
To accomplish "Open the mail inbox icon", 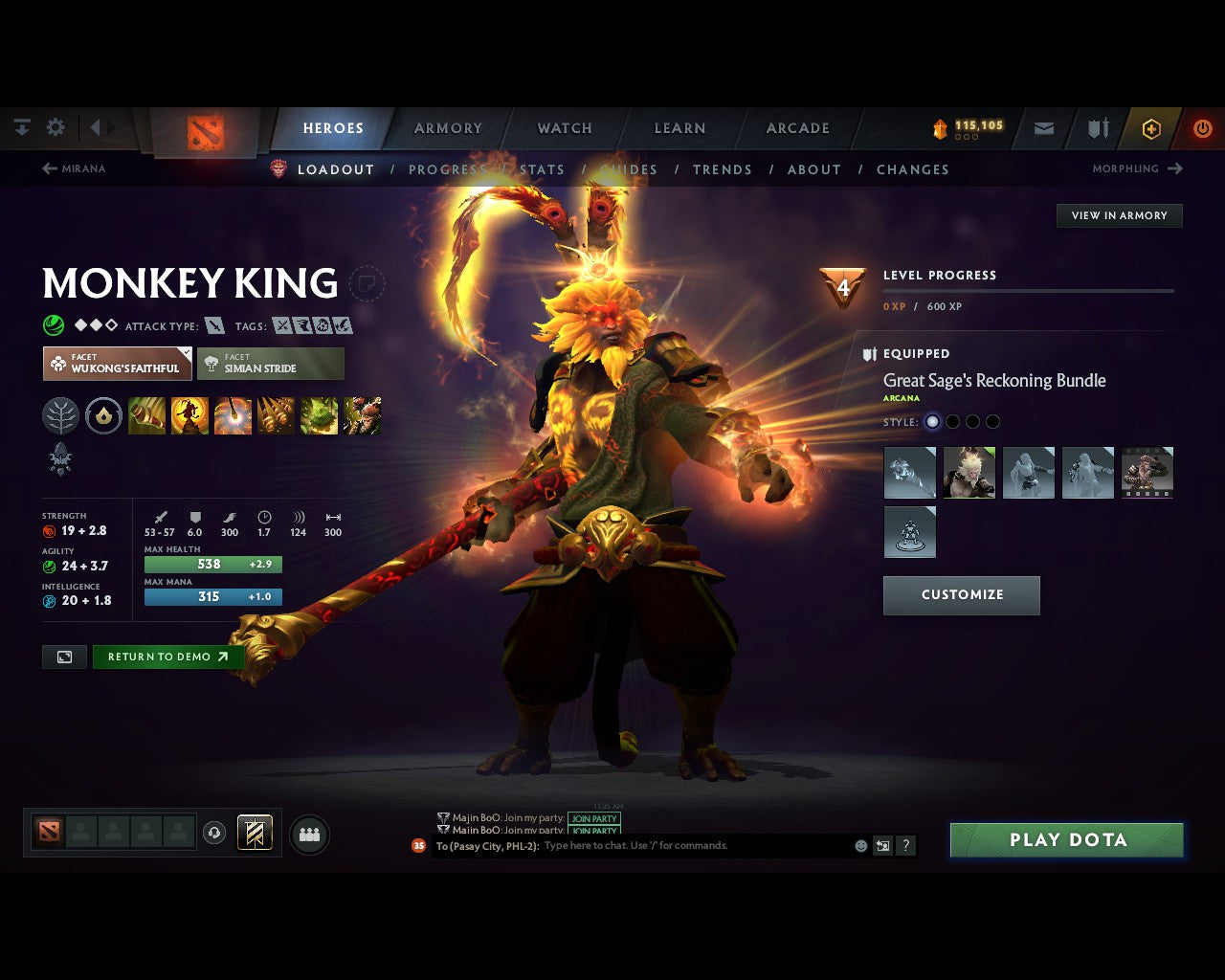I will click(x=1043, y=128).
